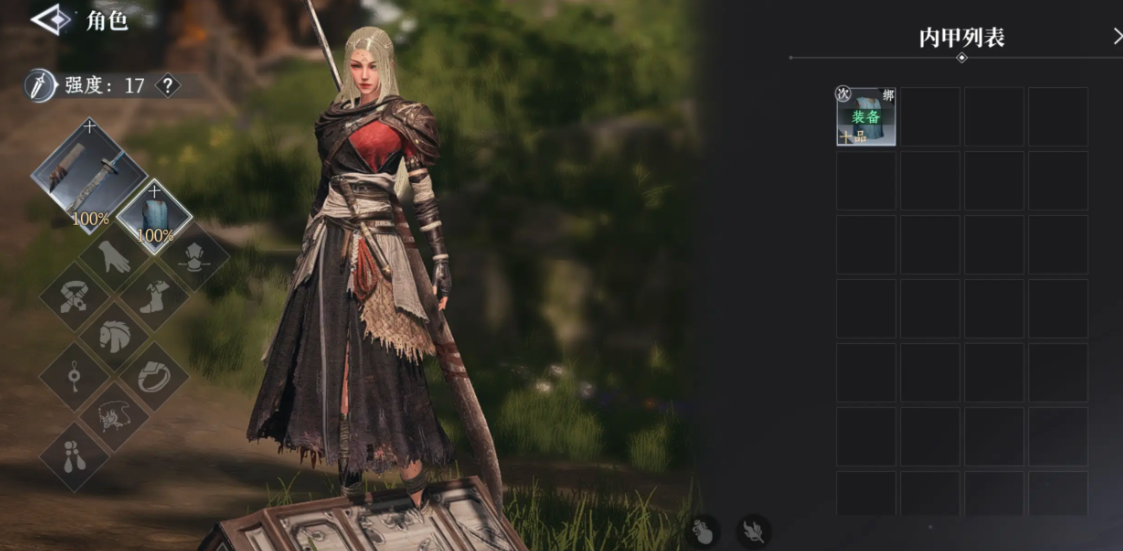Click the feather icon button
The height and width of the screenshot is (551, 1123).
pos(752,531)
